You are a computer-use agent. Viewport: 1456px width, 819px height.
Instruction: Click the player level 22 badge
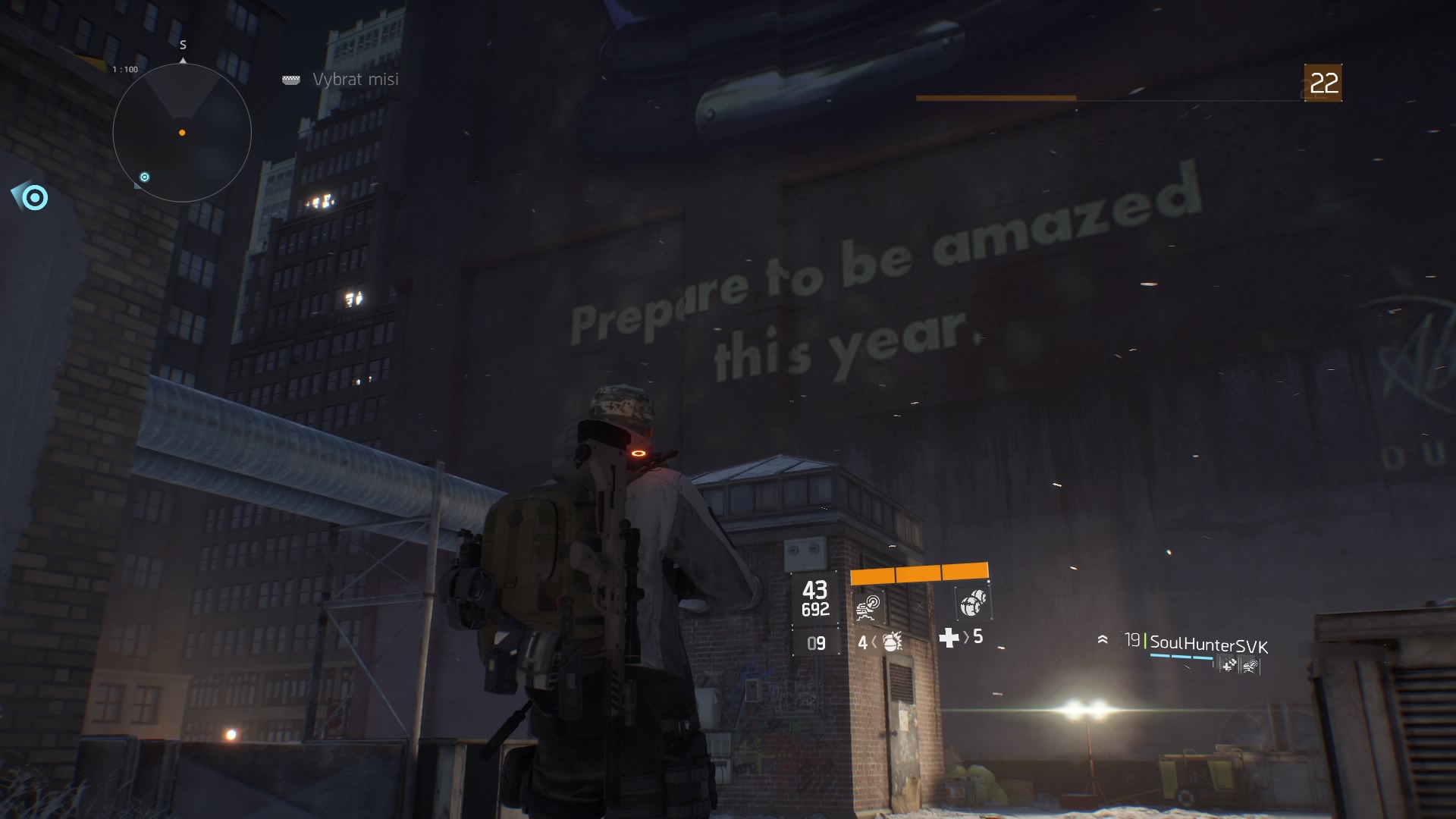tap(1323, 83)
